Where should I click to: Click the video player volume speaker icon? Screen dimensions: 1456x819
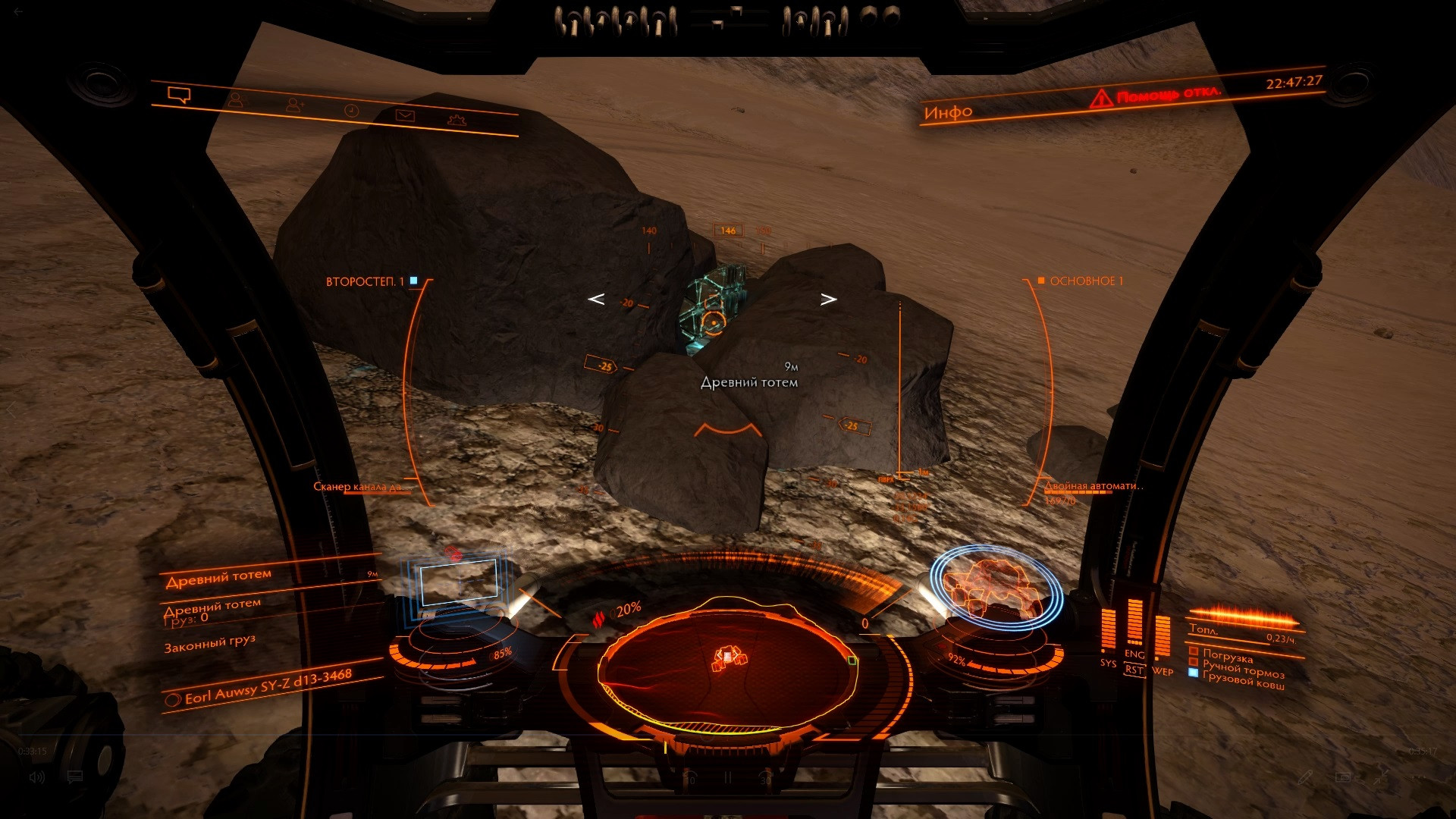click(36, 777)
